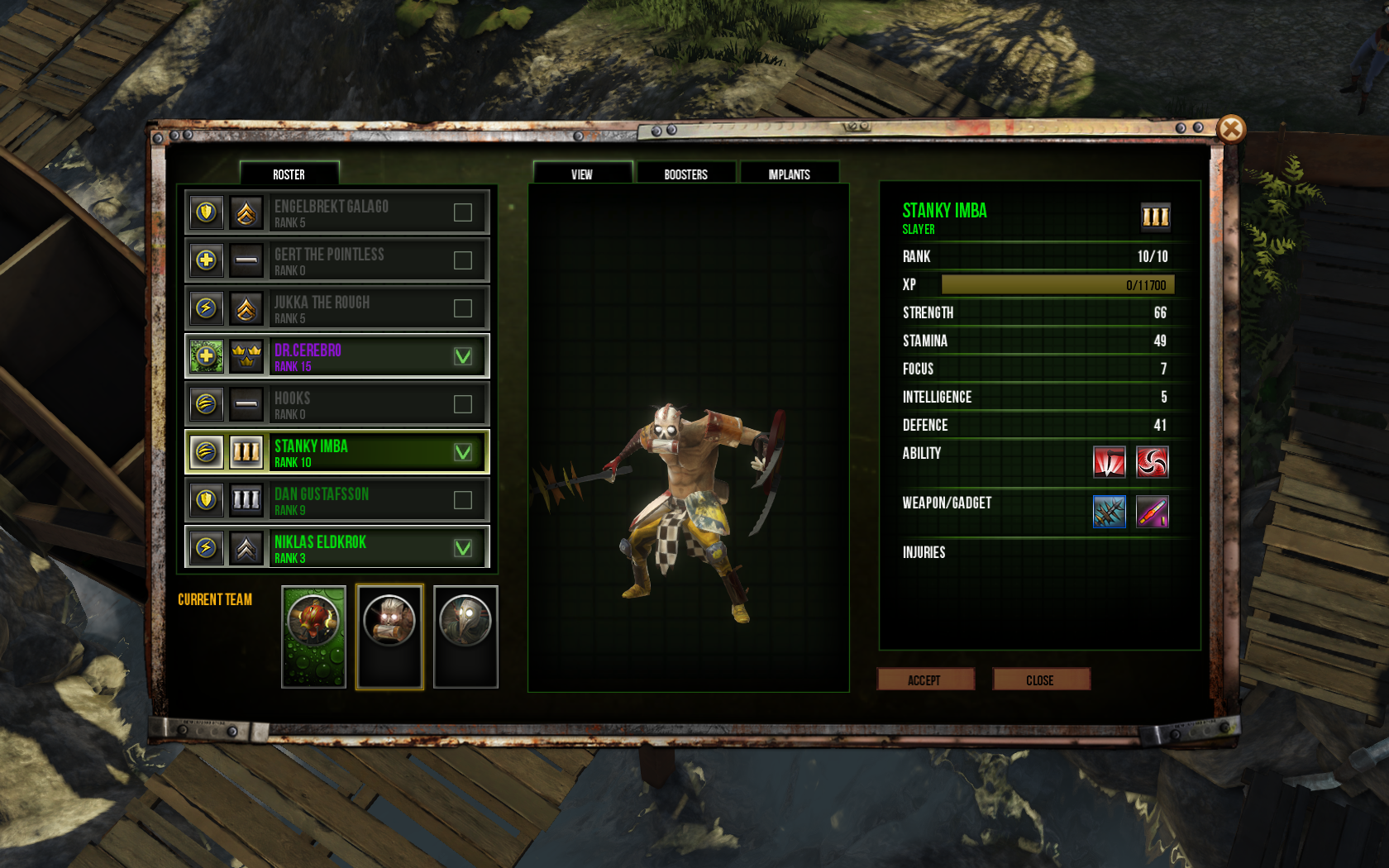The width and height of the screenshot is (1389, 868).
Task: Pick the green-background team portrait
Action: (x=313, y=636)
